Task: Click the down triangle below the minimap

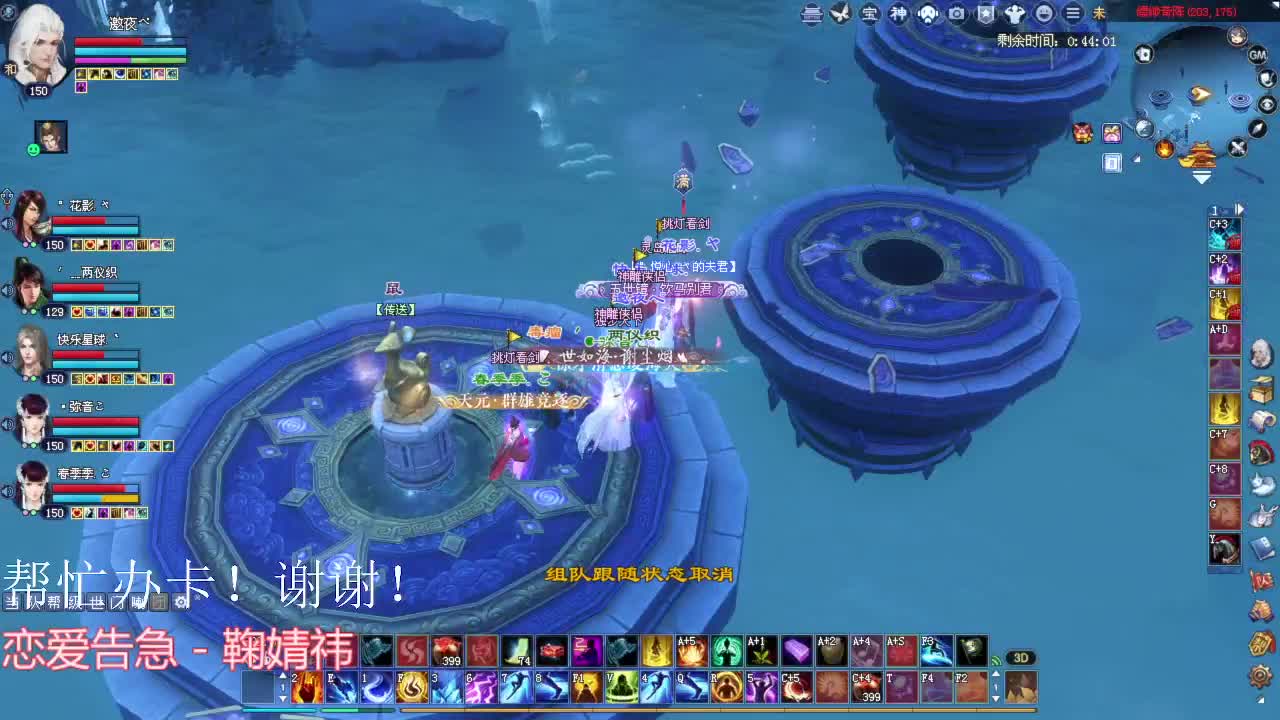Action: (x=1202, y=176)
